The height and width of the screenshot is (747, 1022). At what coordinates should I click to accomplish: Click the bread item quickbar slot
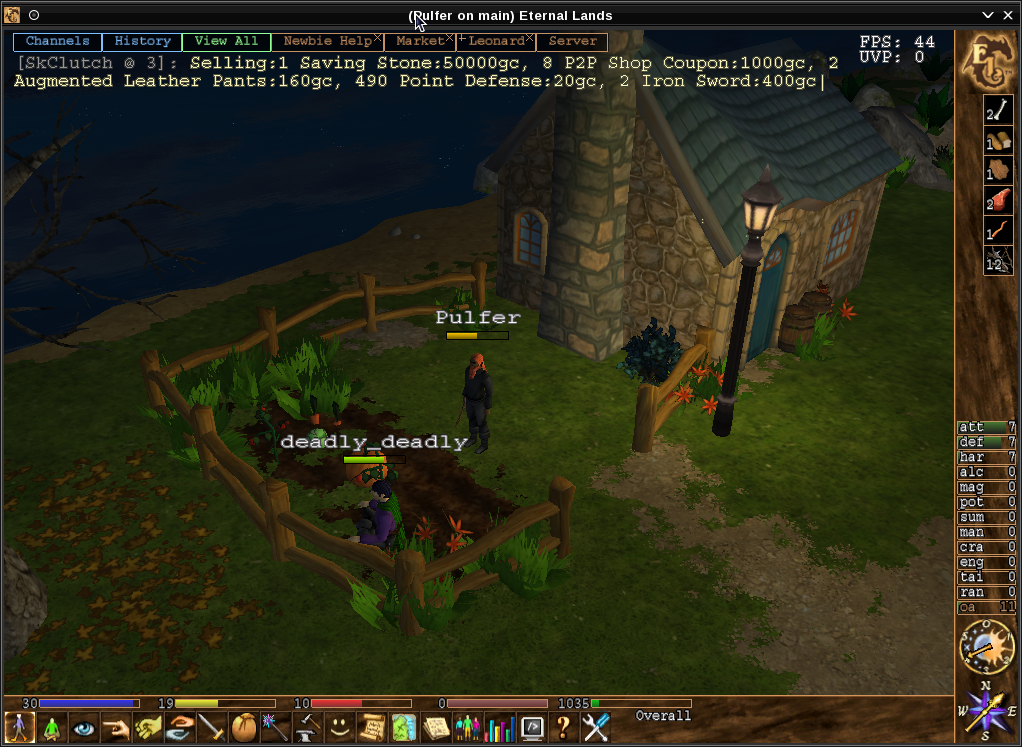998,140
